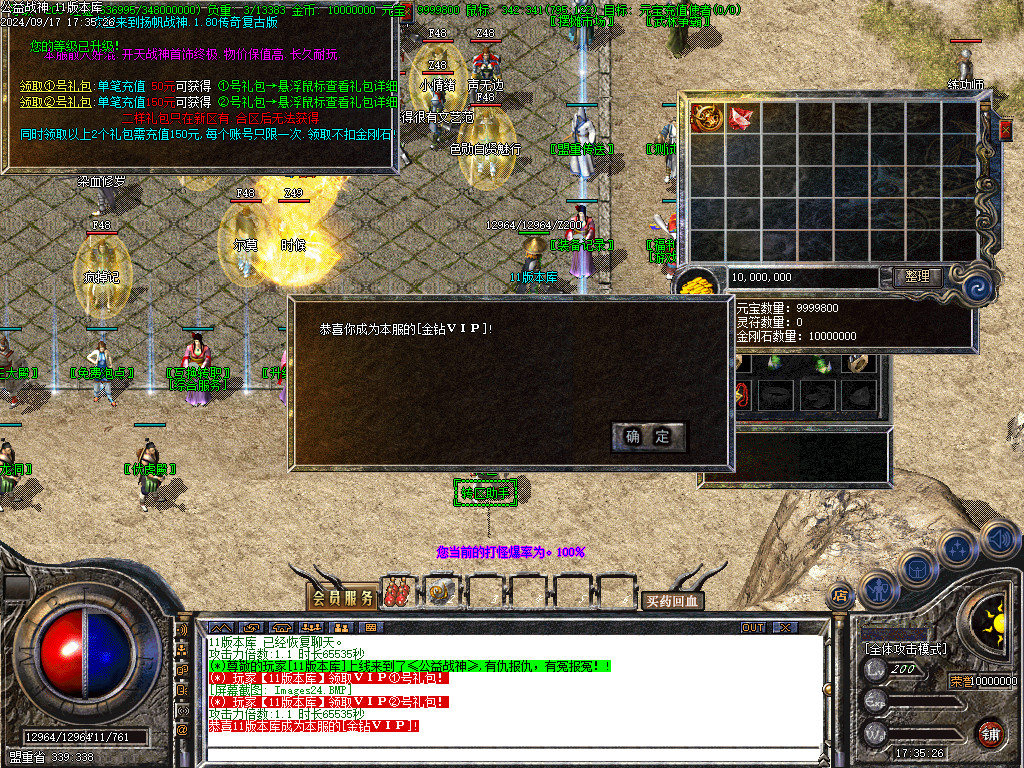Click the 买药回血 buy potion button
The width and height of the screenshot is (1024, 768).
tap(672, 601)
